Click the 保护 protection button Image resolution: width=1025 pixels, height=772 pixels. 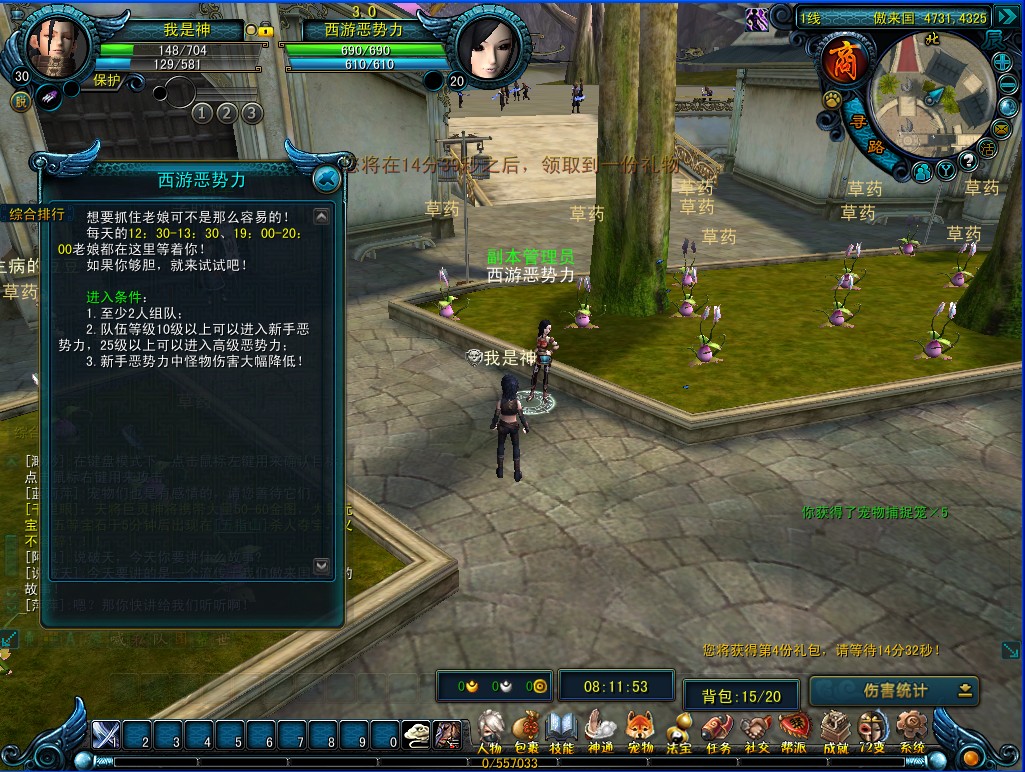(x=107, y=81)
